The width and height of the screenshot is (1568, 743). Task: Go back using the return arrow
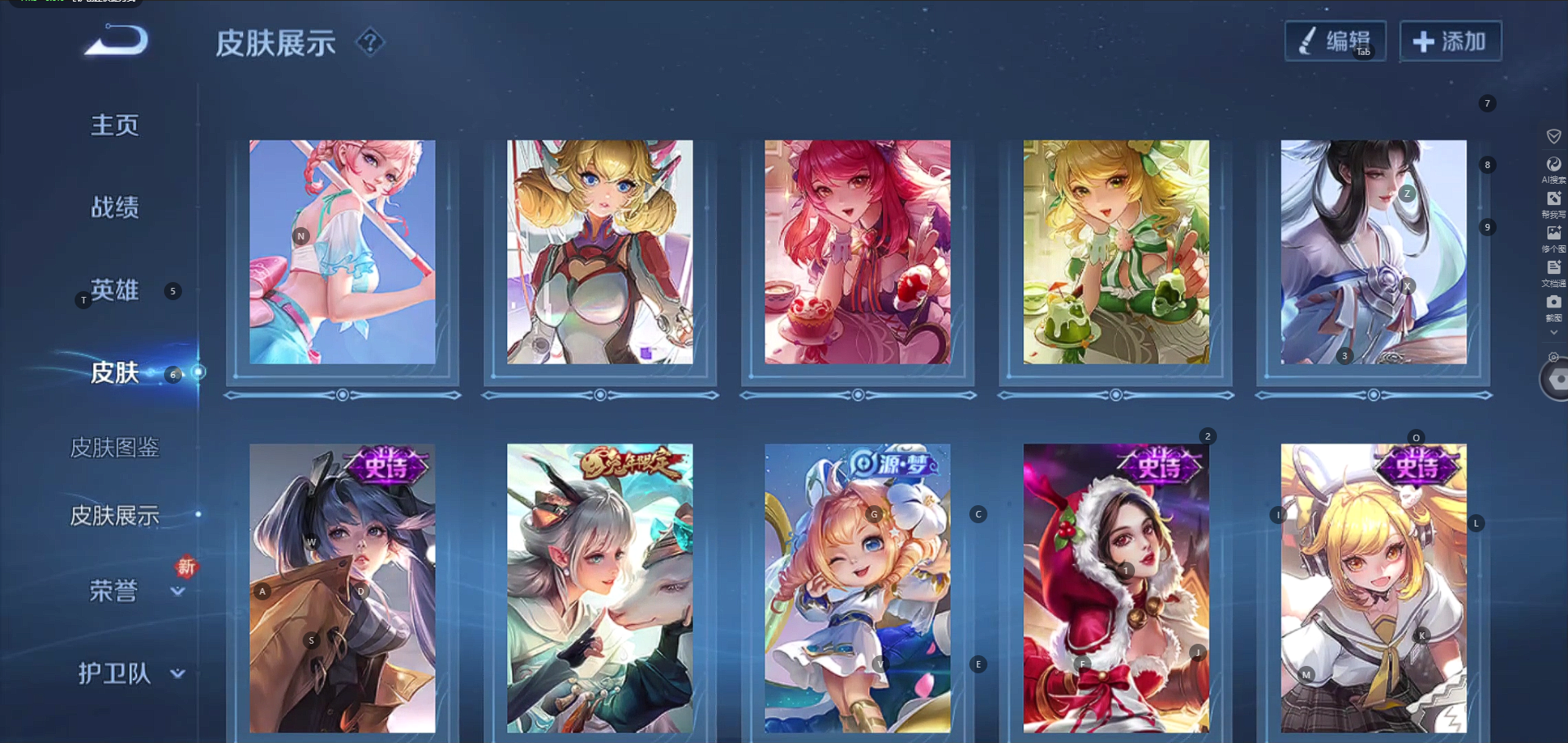click(x=116, y=41)
